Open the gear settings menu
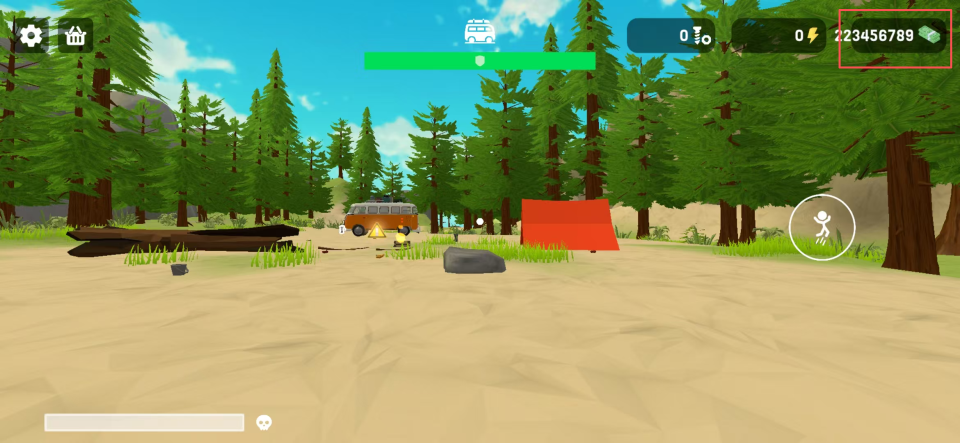This screenshot has height=443, width=960. click(31, 36)
